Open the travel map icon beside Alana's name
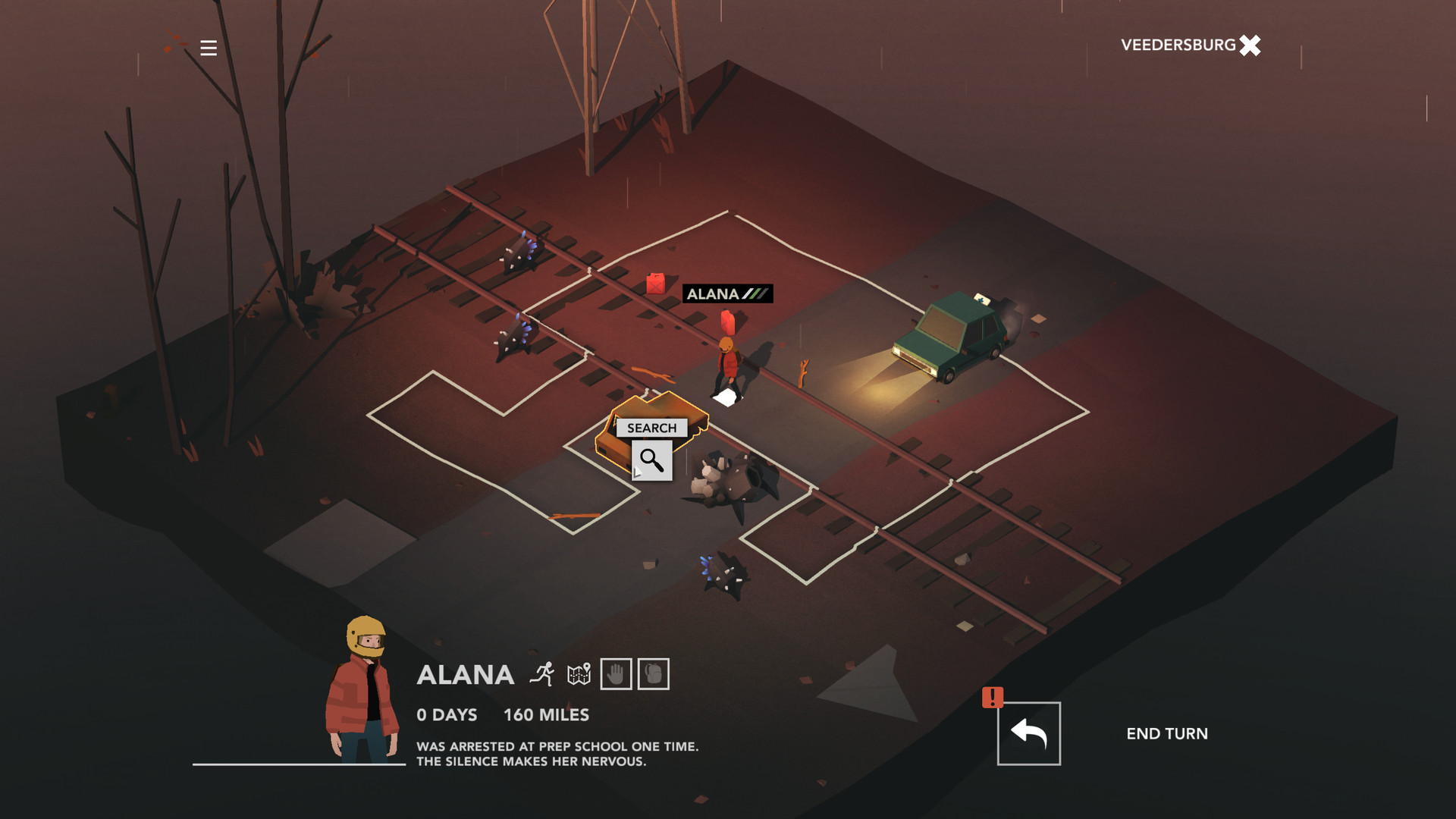Screen dimensions: 1456x819 (580, 673)
